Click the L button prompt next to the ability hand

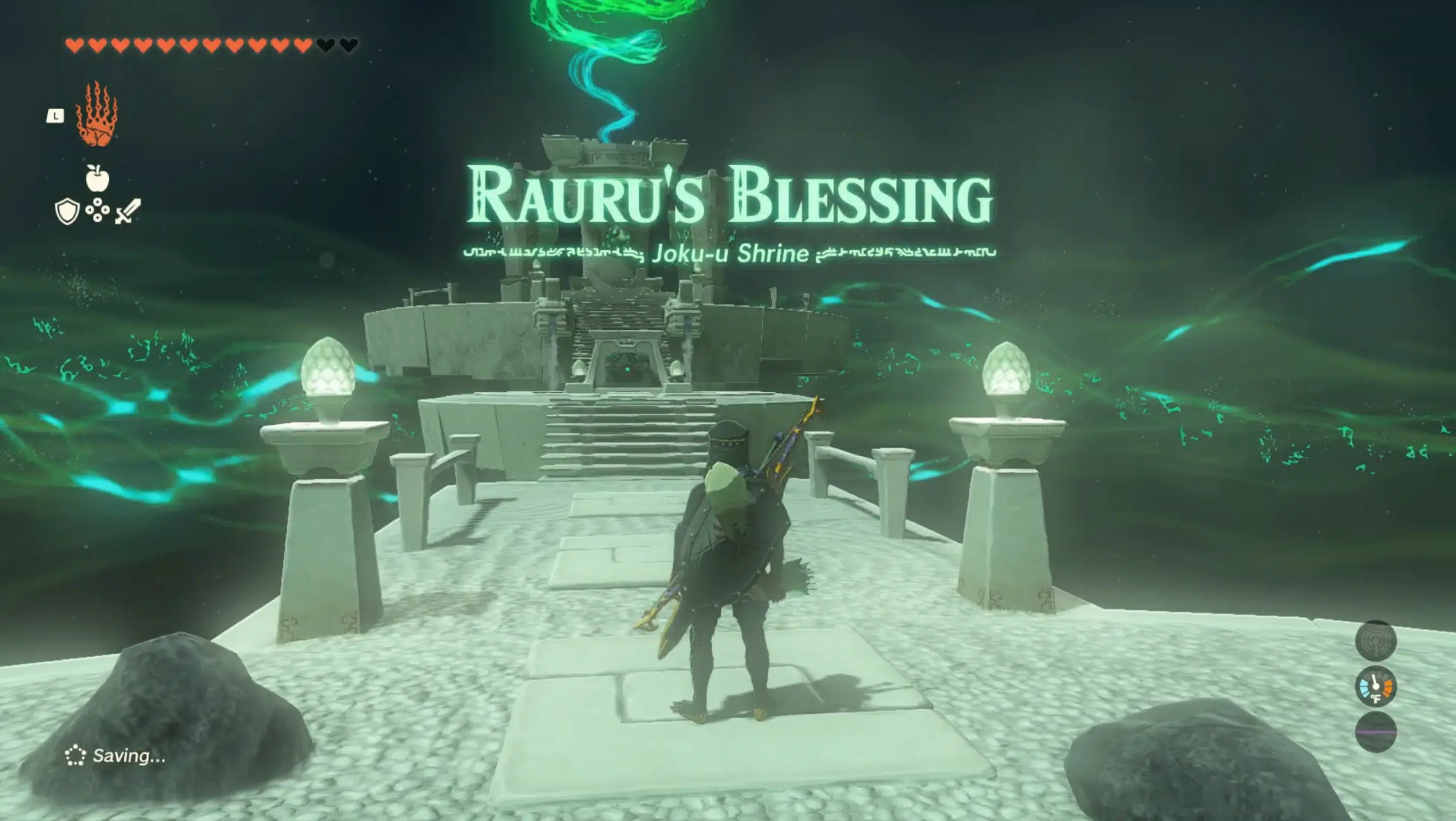pos(55,116)
